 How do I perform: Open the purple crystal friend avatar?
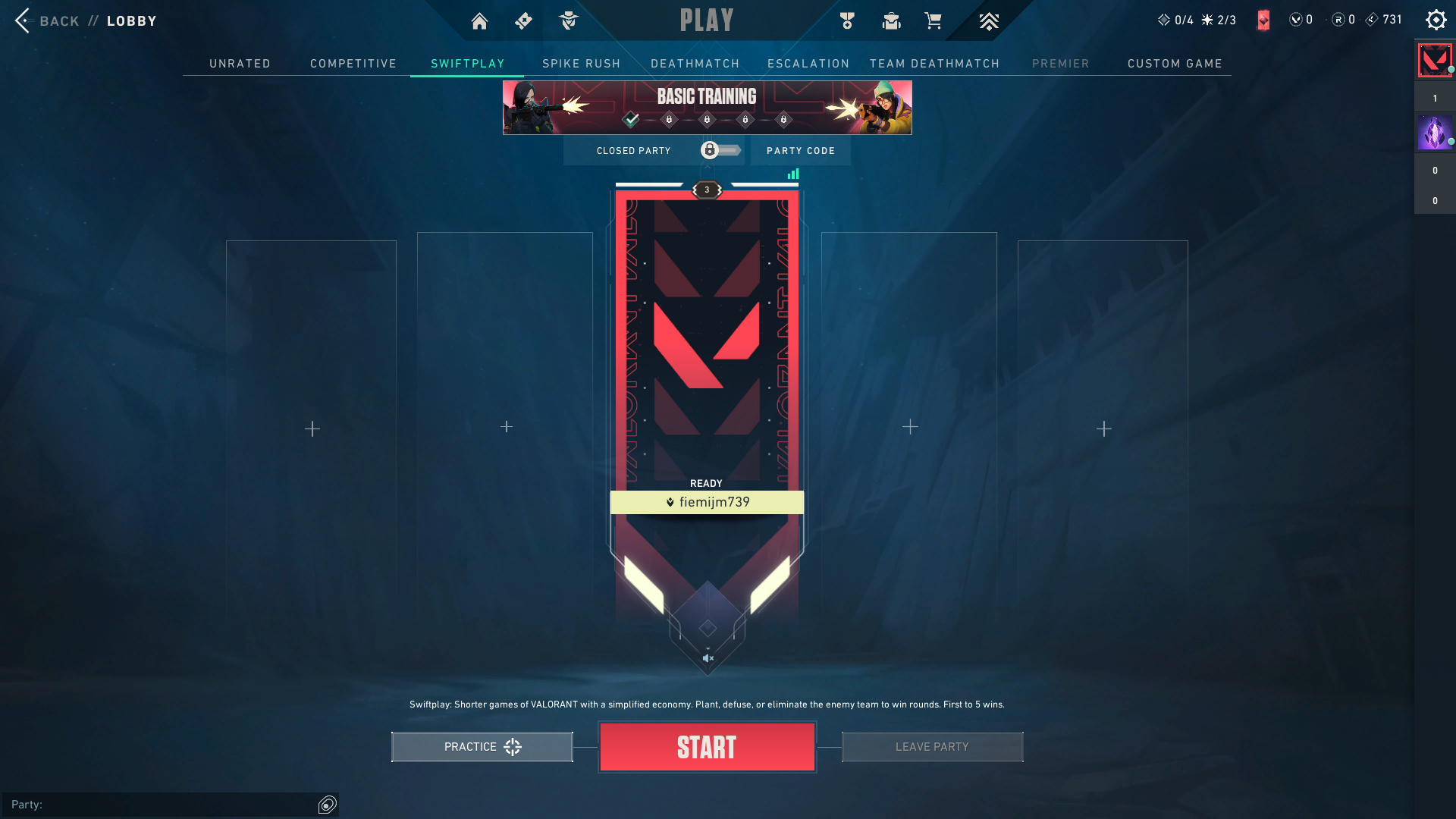[x=1434, y=133]
